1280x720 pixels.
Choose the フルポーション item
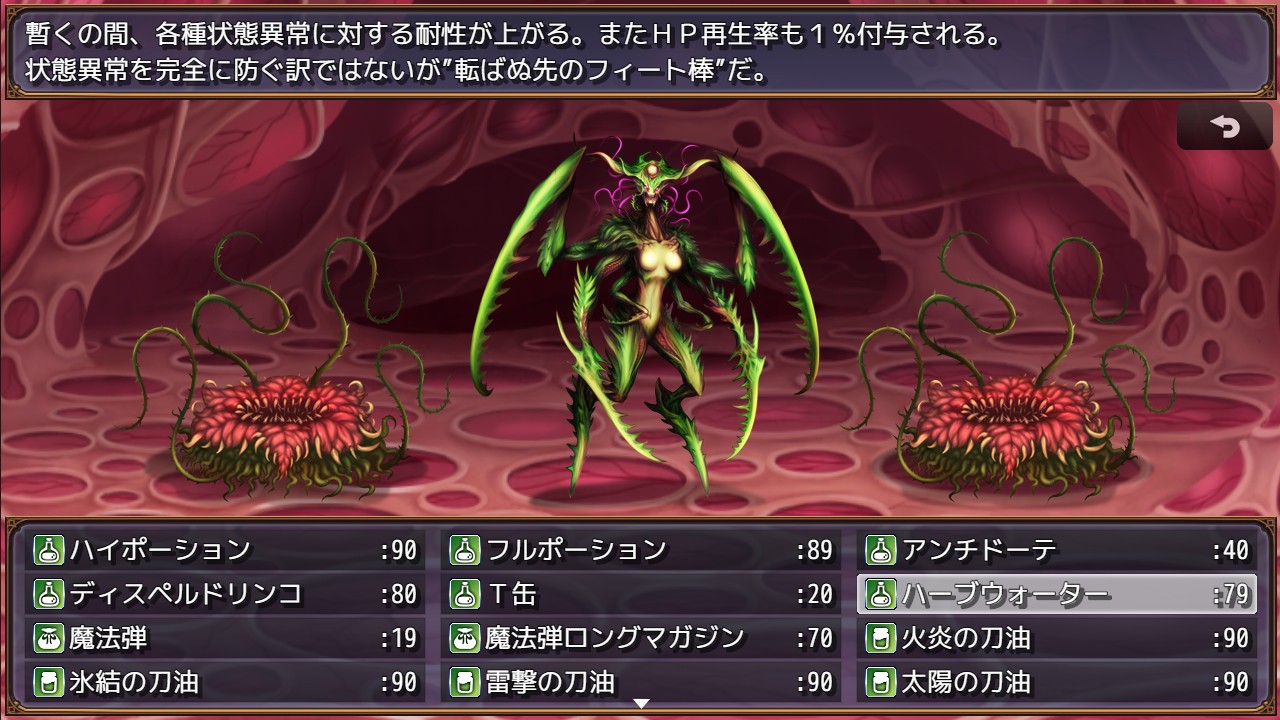click(x=641, y=550)
